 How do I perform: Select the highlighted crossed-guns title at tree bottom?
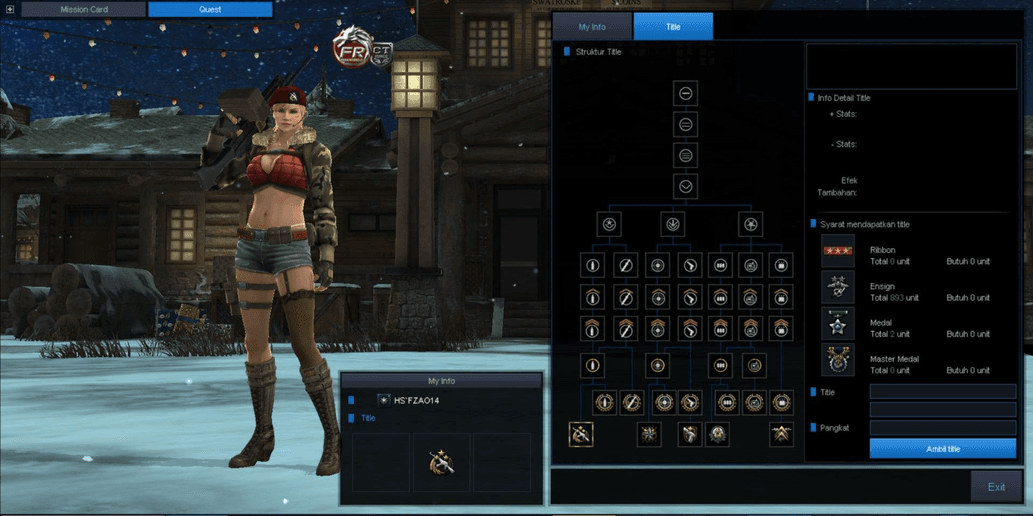click(x=581, y=434)
